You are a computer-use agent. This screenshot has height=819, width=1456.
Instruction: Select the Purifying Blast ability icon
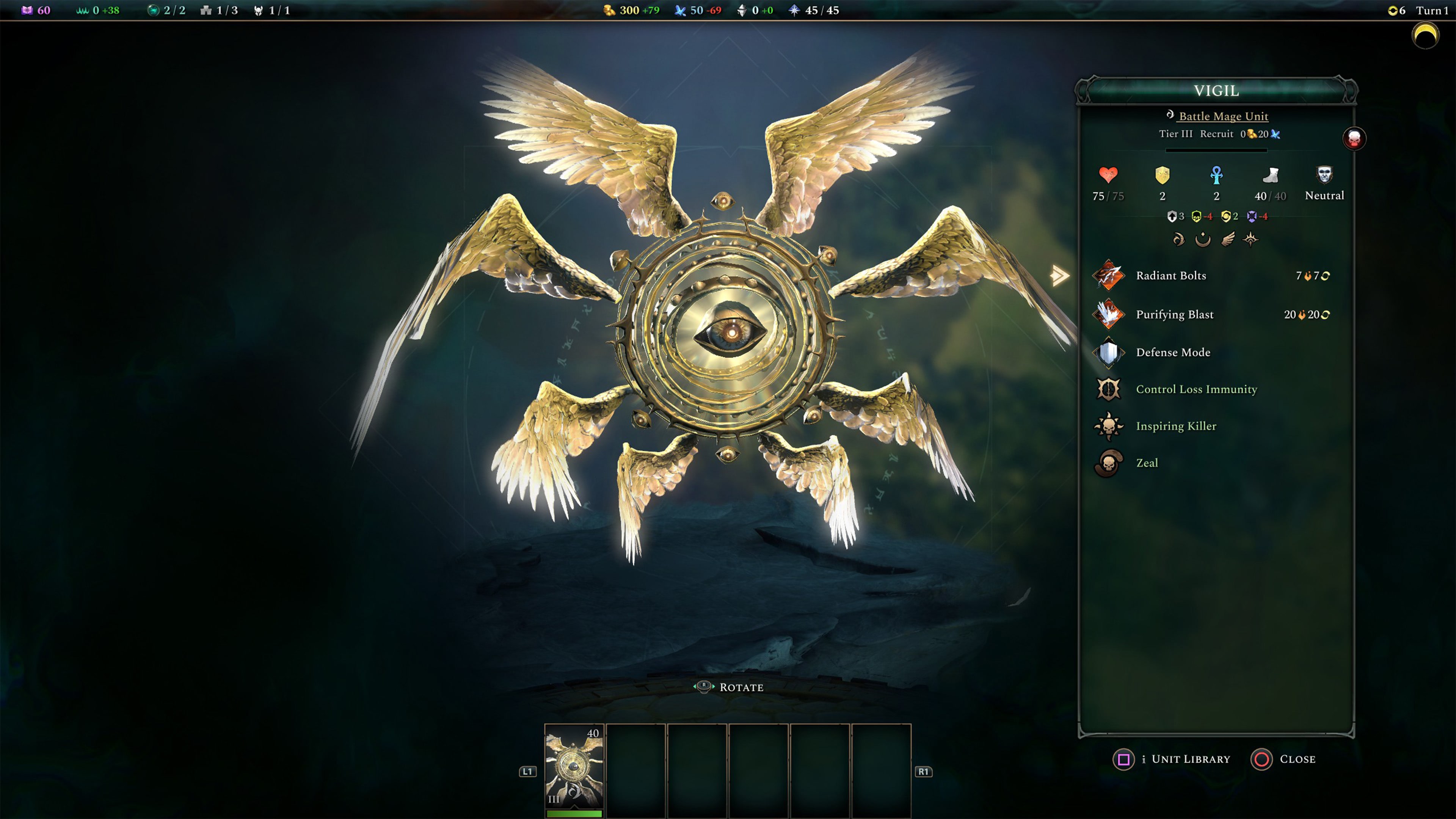(x=1109, y=315)
